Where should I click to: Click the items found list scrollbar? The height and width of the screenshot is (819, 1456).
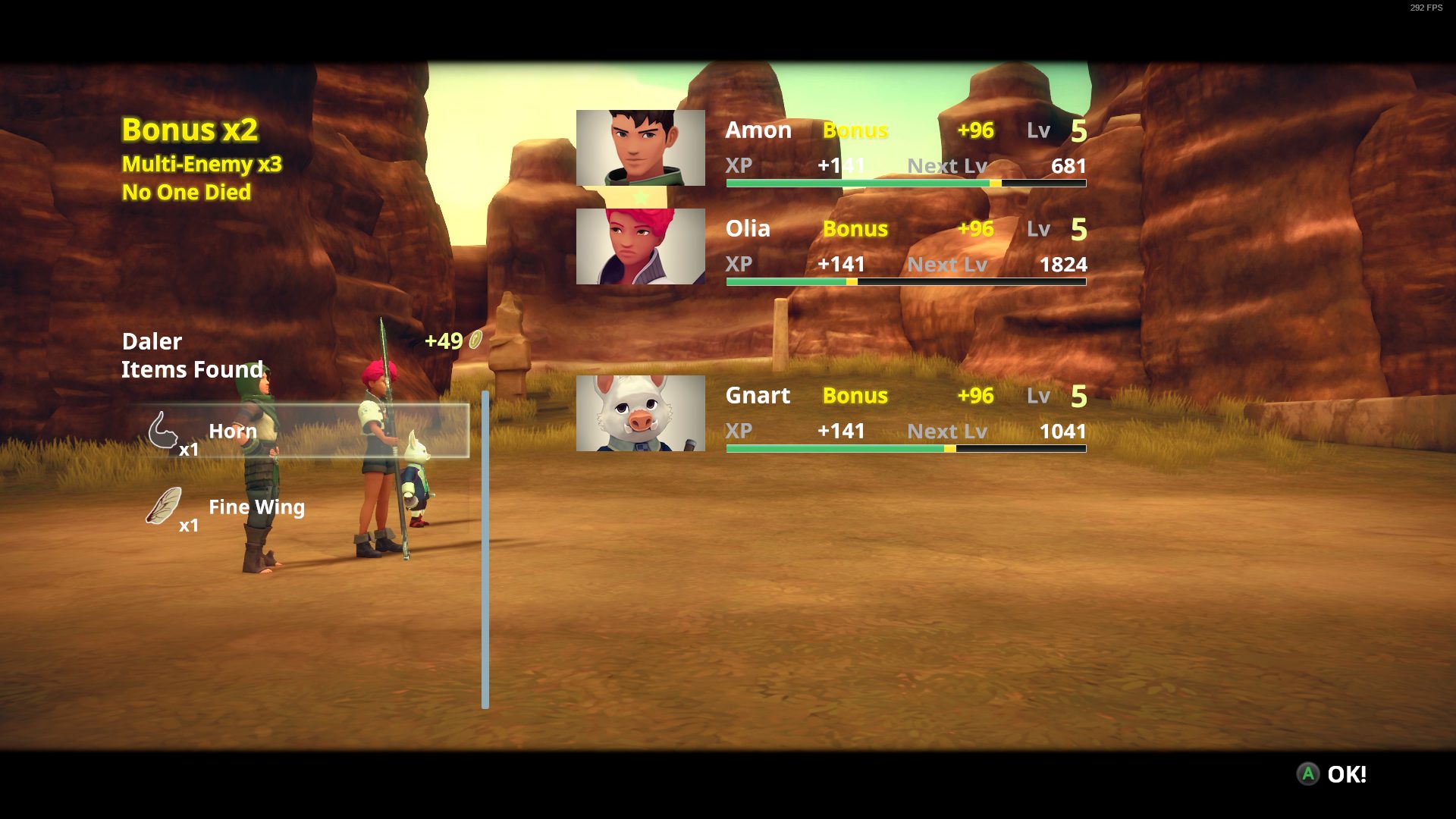click(x=485, y=550)
